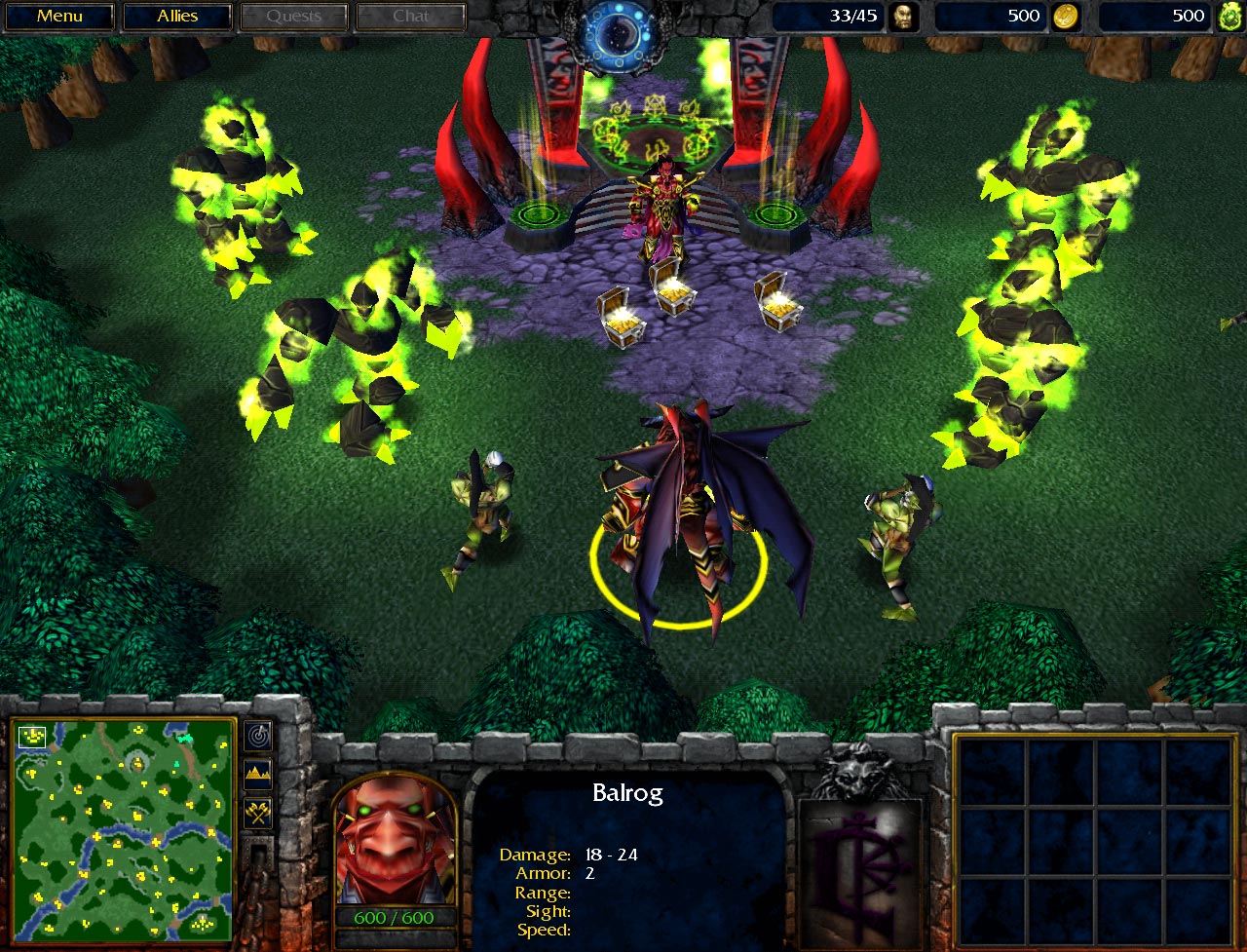Open the Menu
This screenshot has height=952, width=1247.
coord(59,16)
